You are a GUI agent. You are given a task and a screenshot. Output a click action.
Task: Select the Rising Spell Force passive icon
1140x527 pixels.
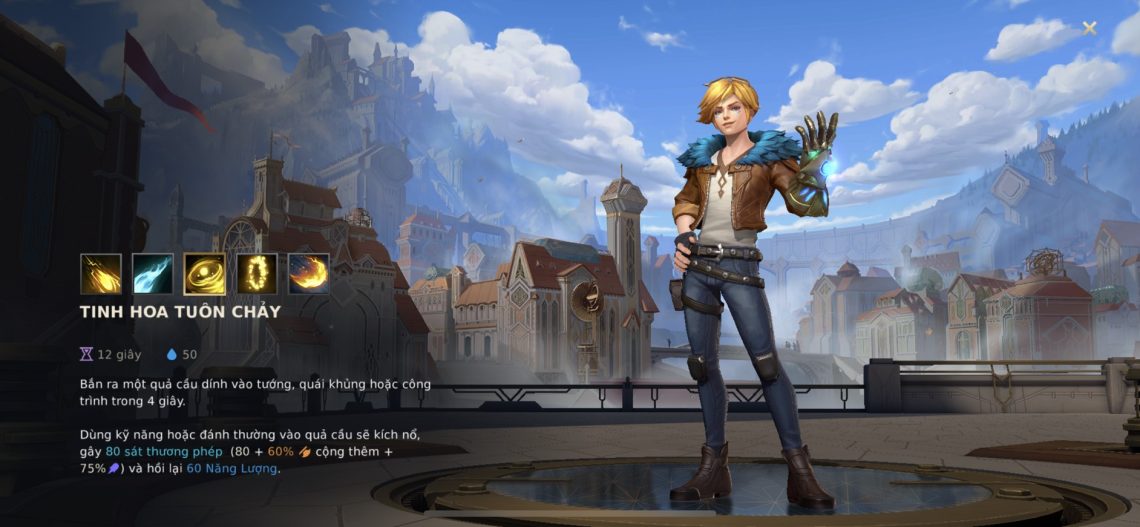coord(101,274)
